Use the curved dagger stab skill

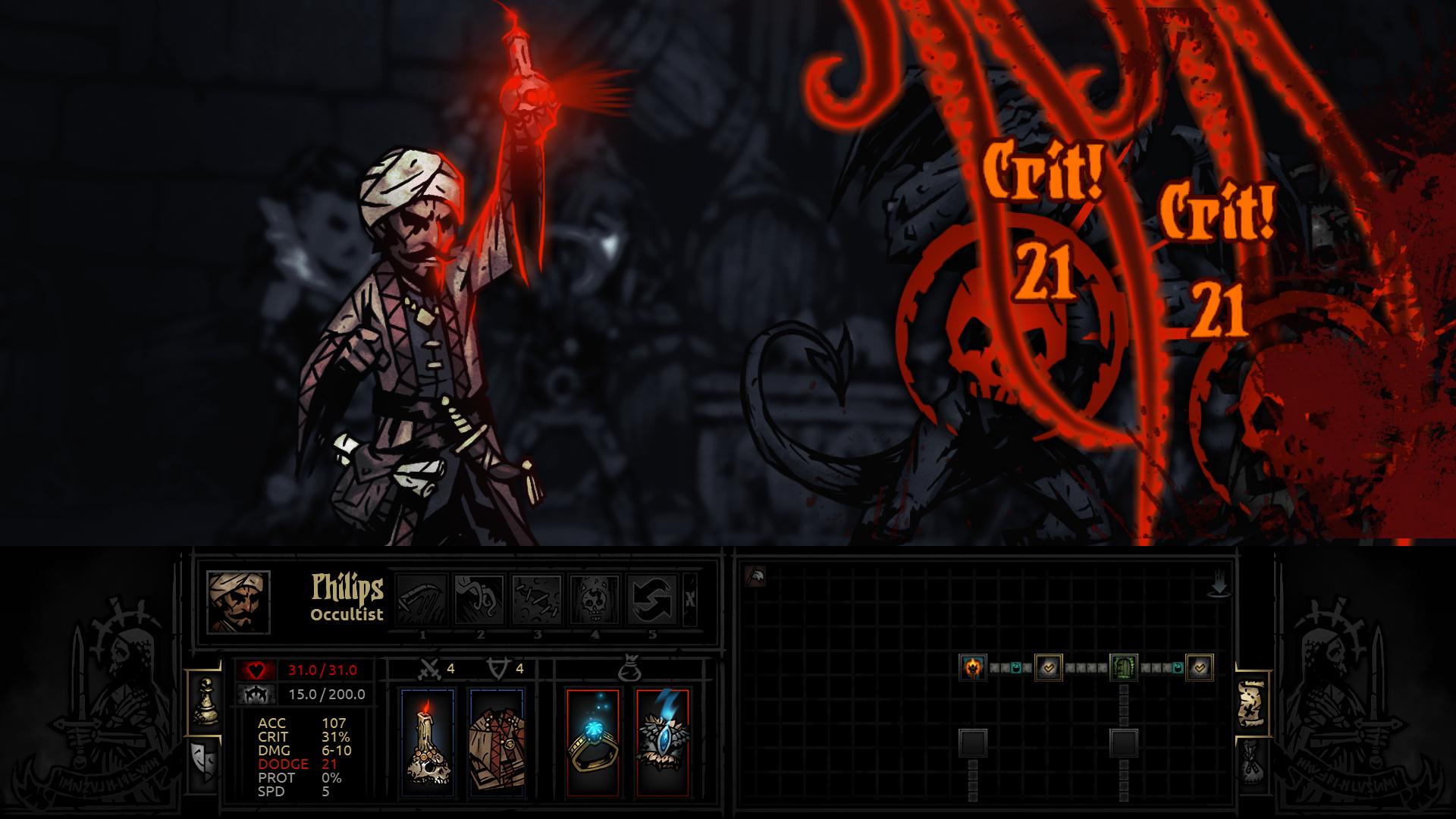click(422, 600)
